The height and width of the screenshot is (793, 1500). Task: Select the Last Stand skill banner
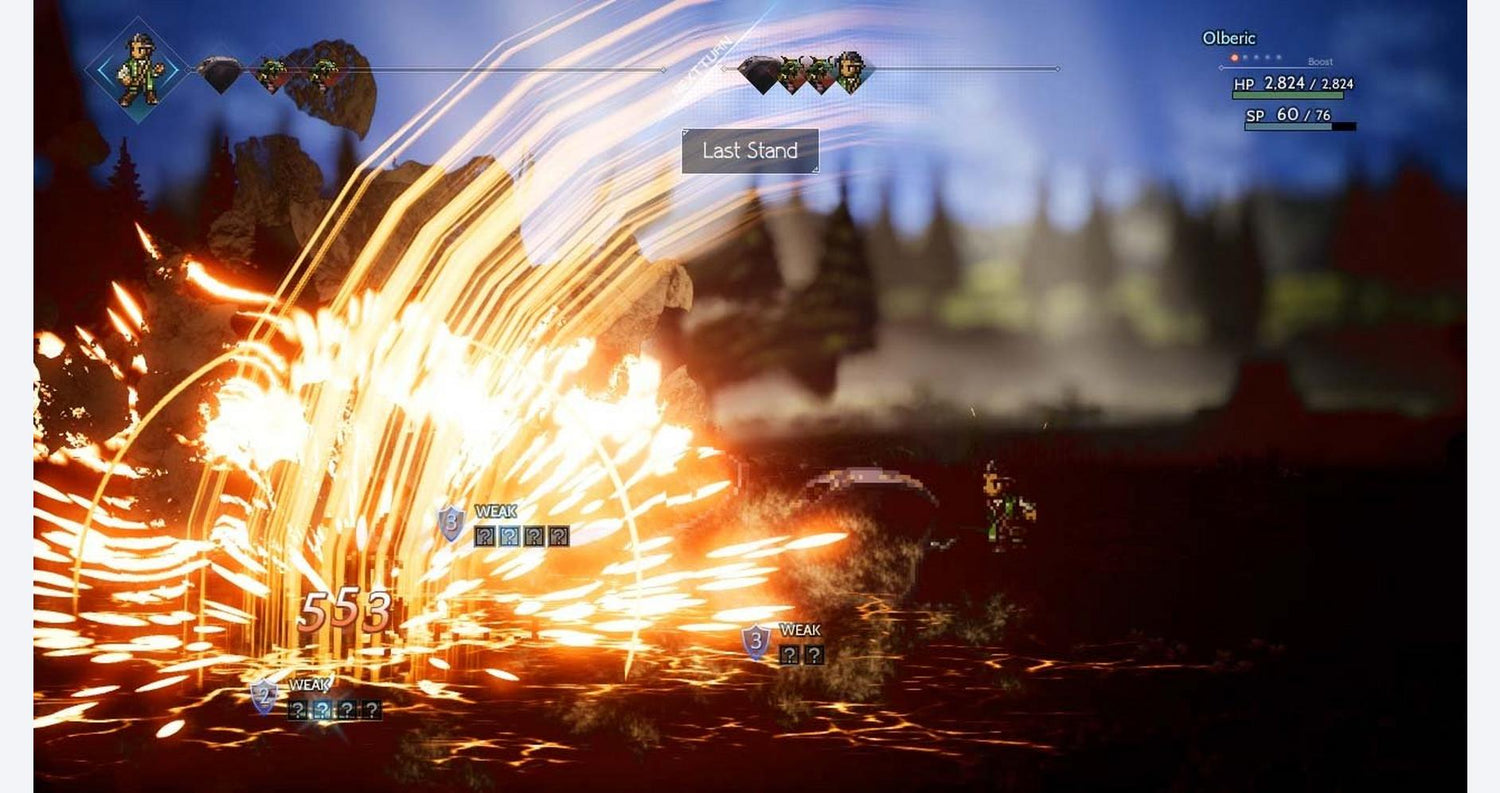[x=750, y=151]
